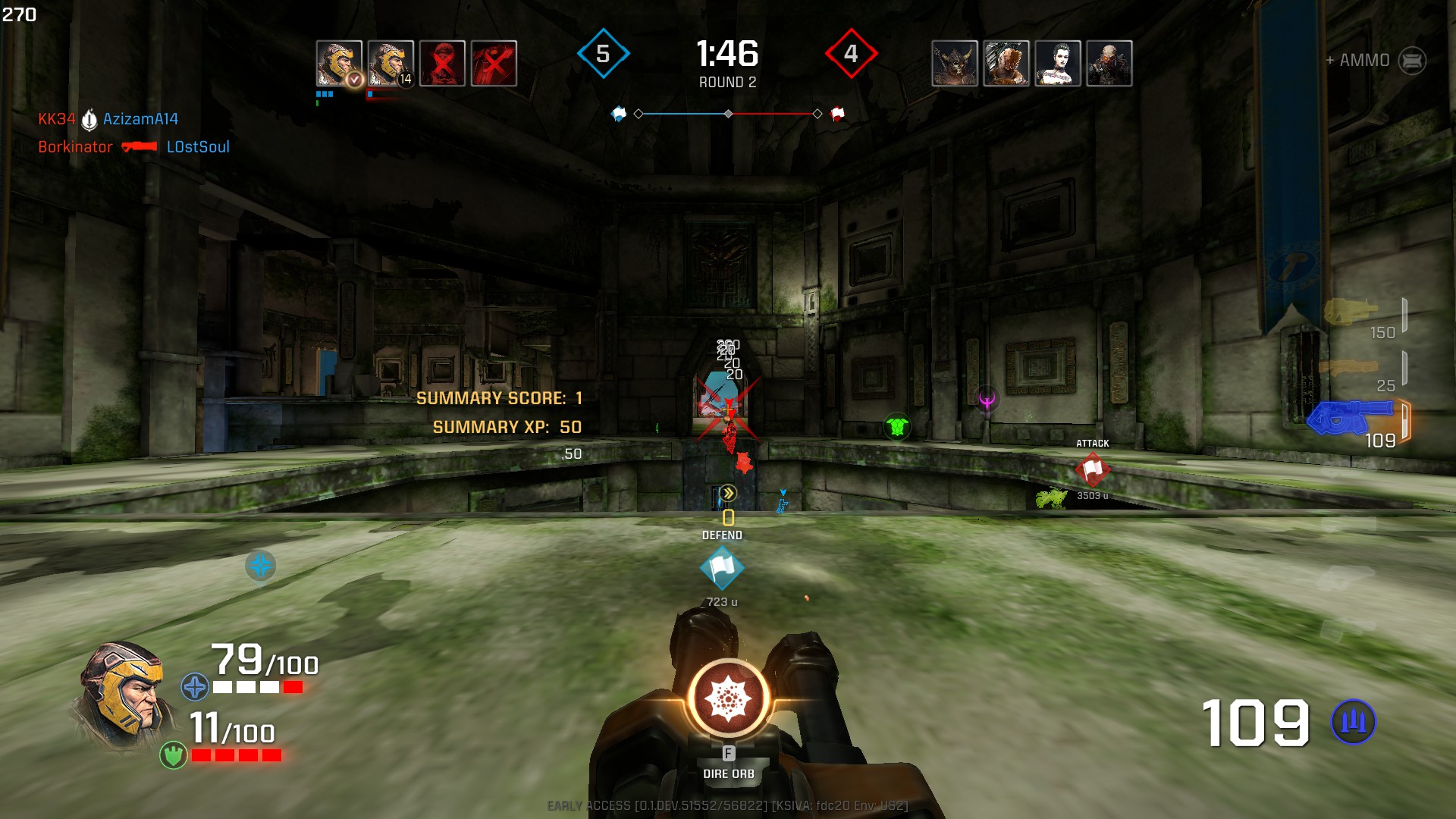
Task: Switch to the yellow machinegun with 150 ammo
Action: point(1350,311)
